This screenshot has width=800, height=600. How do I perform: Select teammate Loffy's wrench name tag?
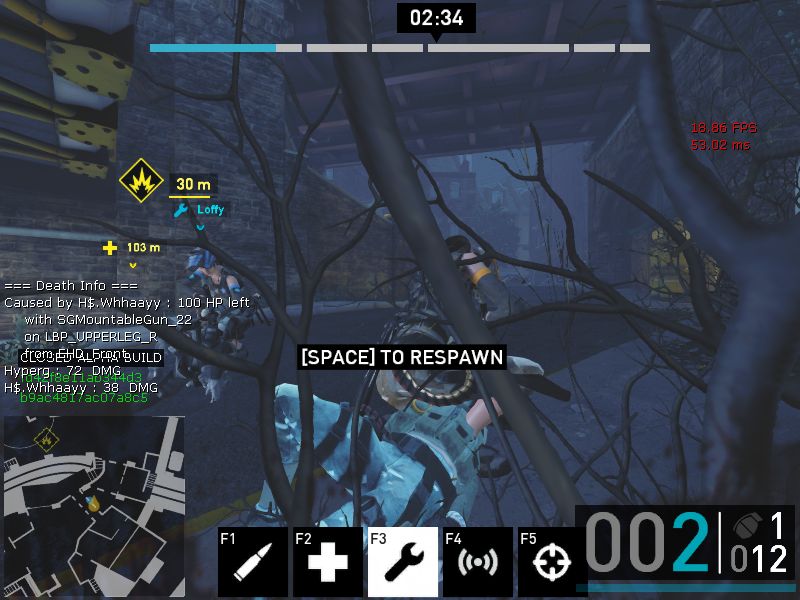point(200,210)
